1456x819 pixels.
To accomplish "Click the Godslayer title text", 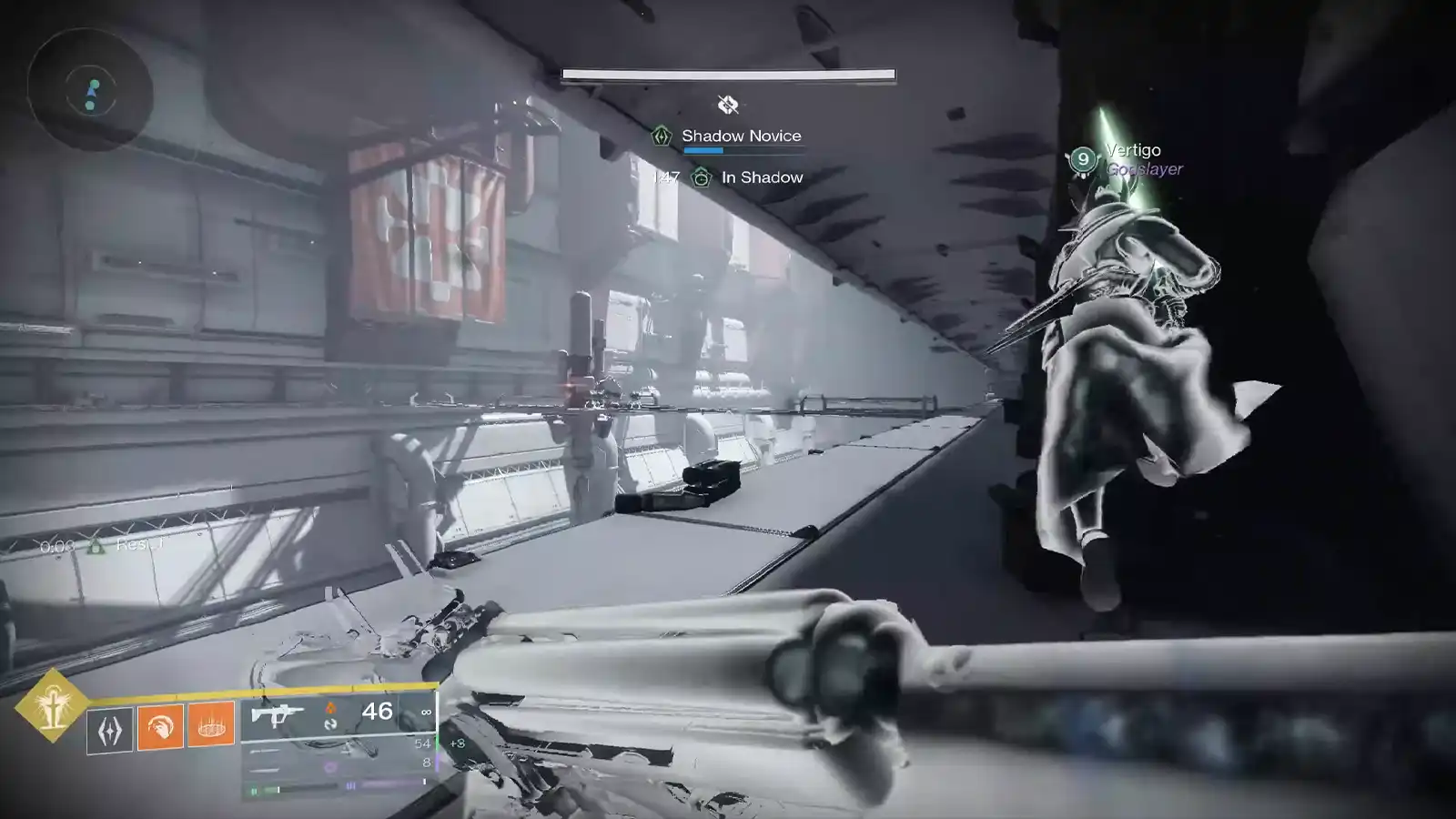I will [1144, 167].
